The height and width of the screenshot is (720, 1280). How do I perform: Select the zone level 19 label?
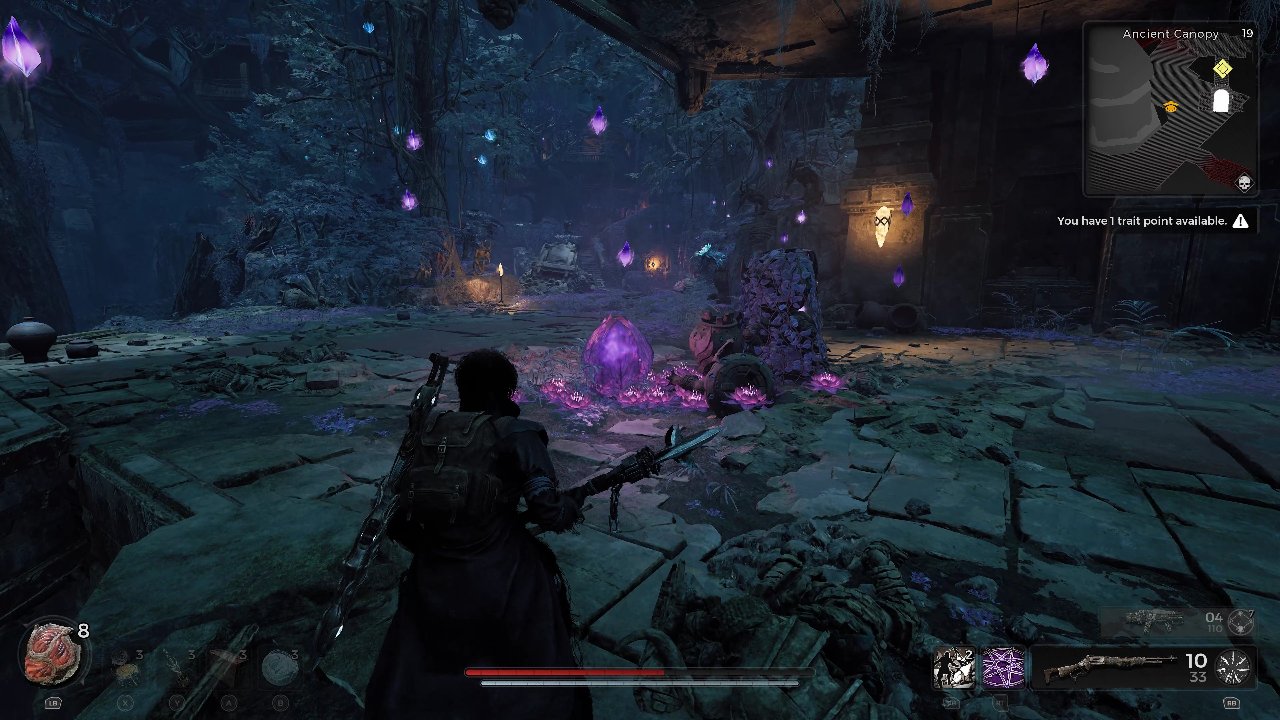click(1247, 33)
